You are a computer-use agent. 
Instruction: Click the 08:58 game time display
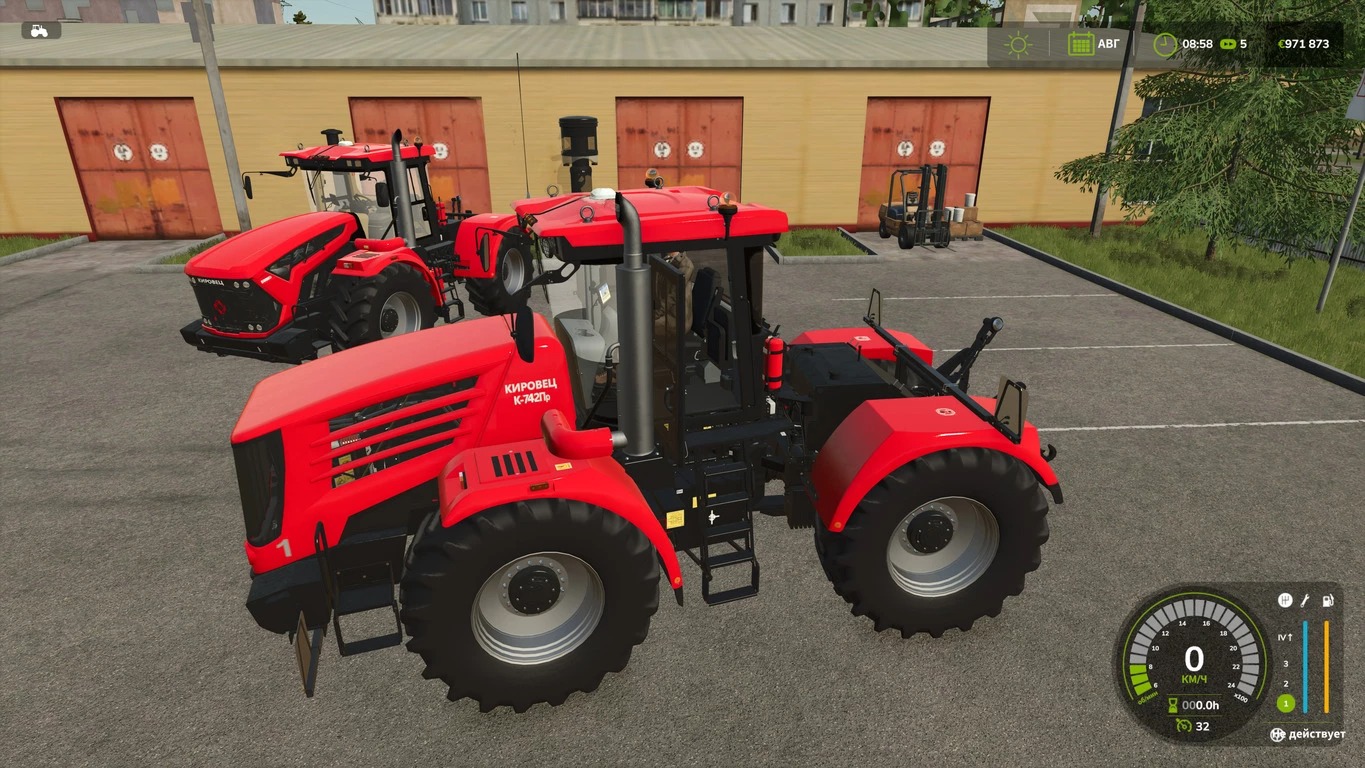pyautogui.click(x=1197, y=44)
